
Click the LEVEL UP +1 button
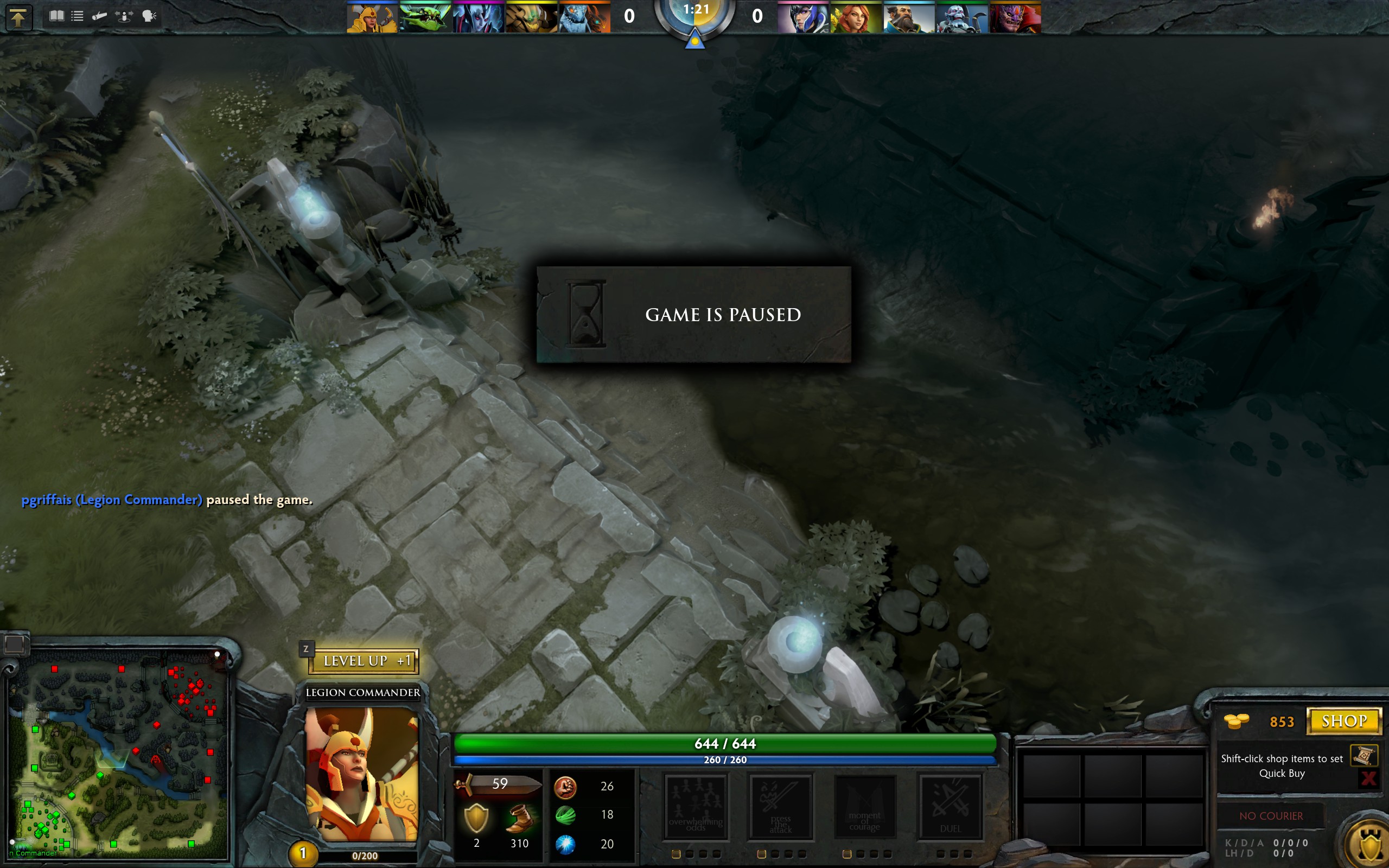365,661
